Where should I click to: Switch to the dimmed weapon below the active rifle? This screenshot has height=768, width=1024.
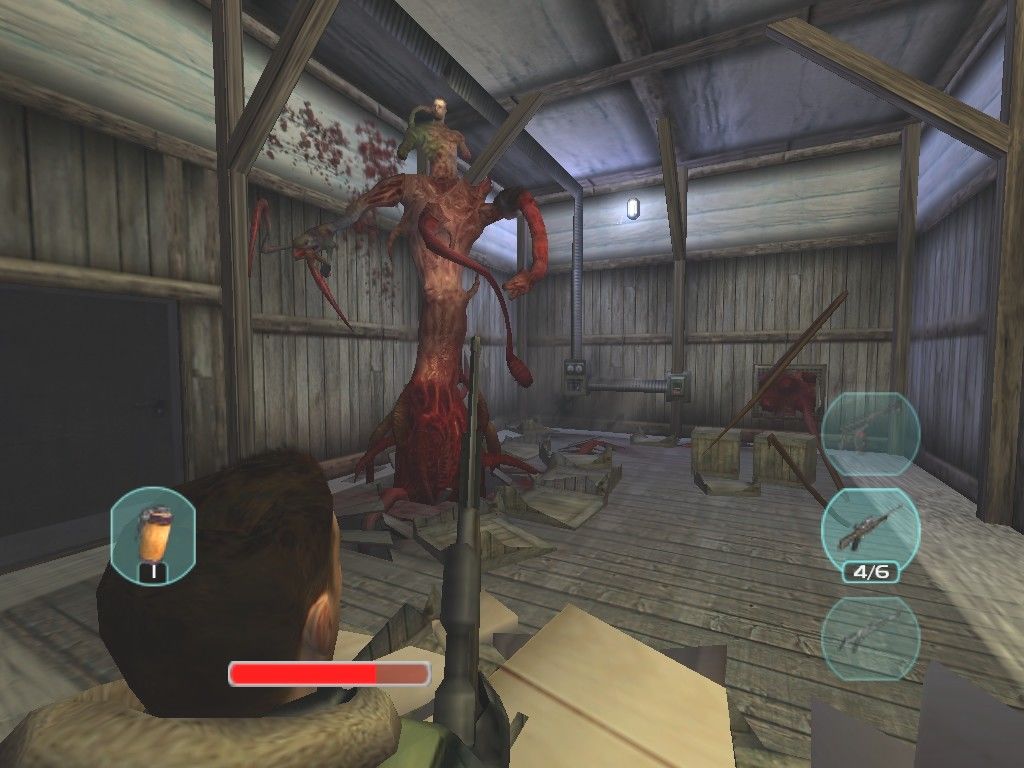pyautogui.click(x=869, y=639)
